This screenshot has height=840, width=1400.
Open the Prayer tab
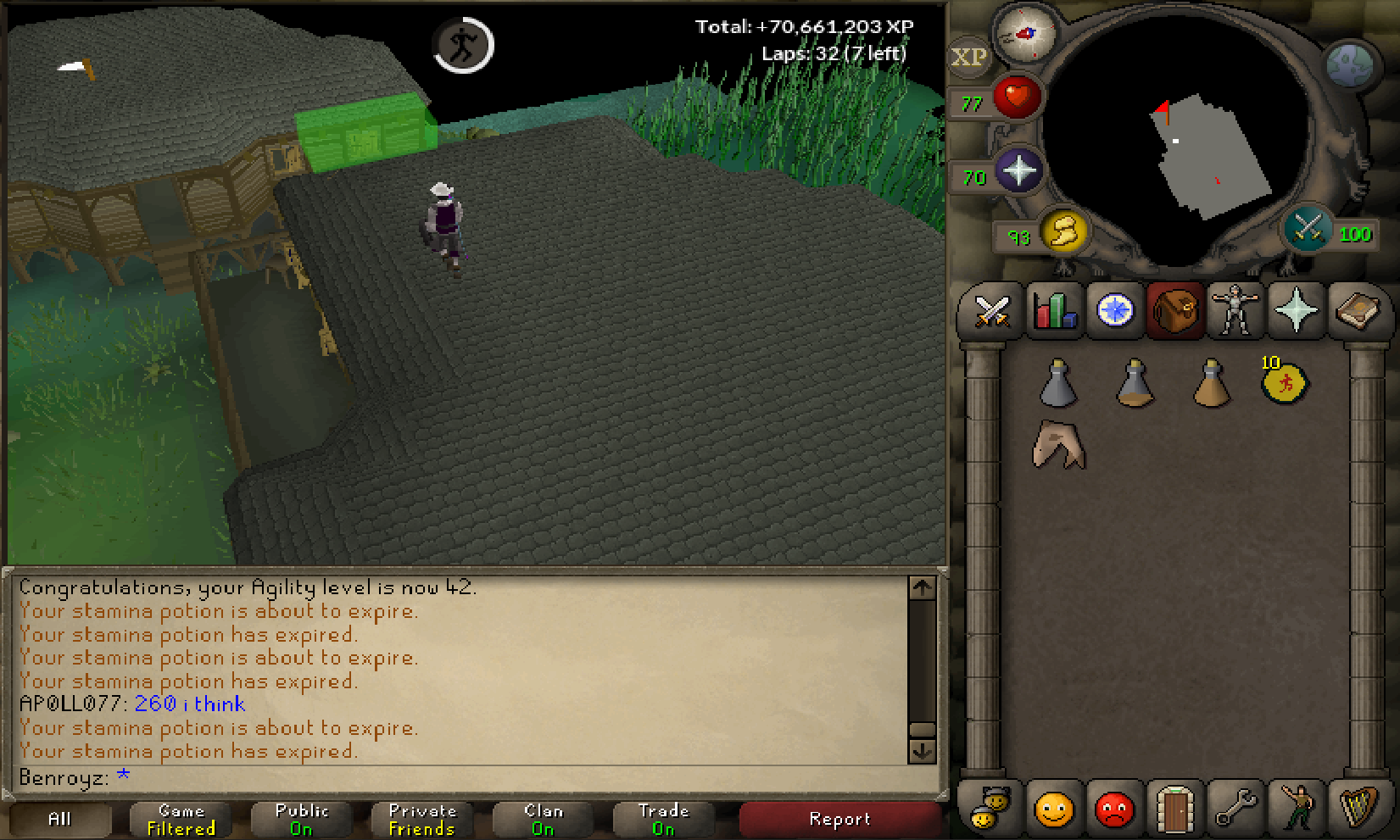click(1296, 311)
